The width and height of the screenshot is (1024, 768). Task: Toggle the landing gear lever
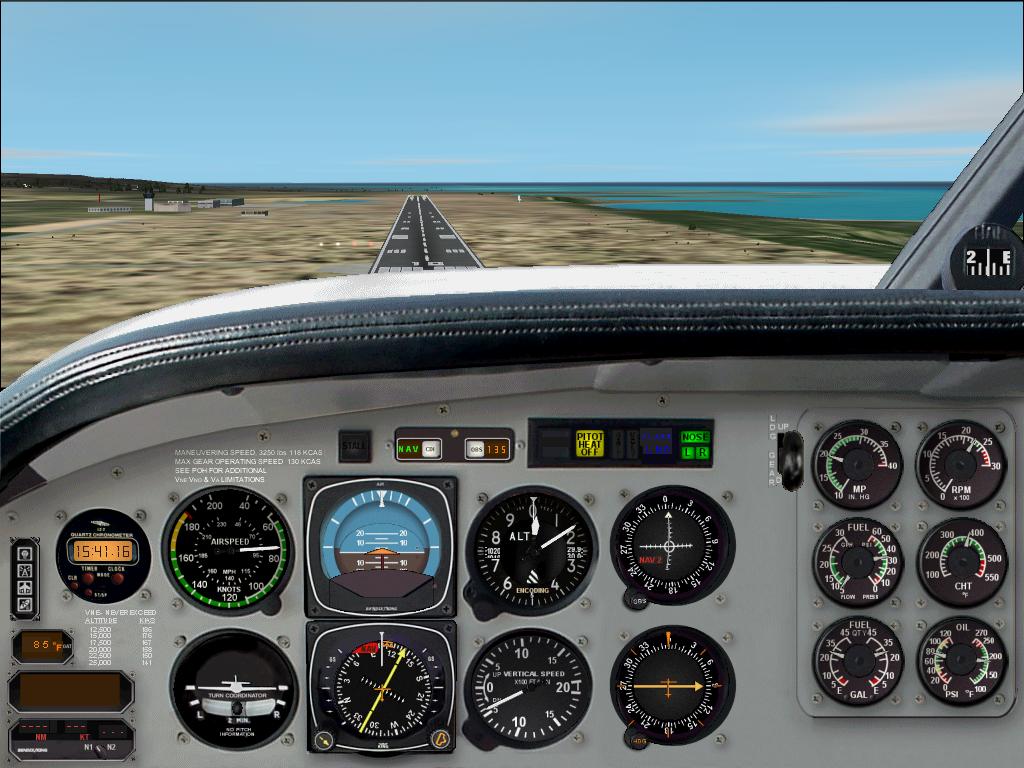[x=791, y=459]
